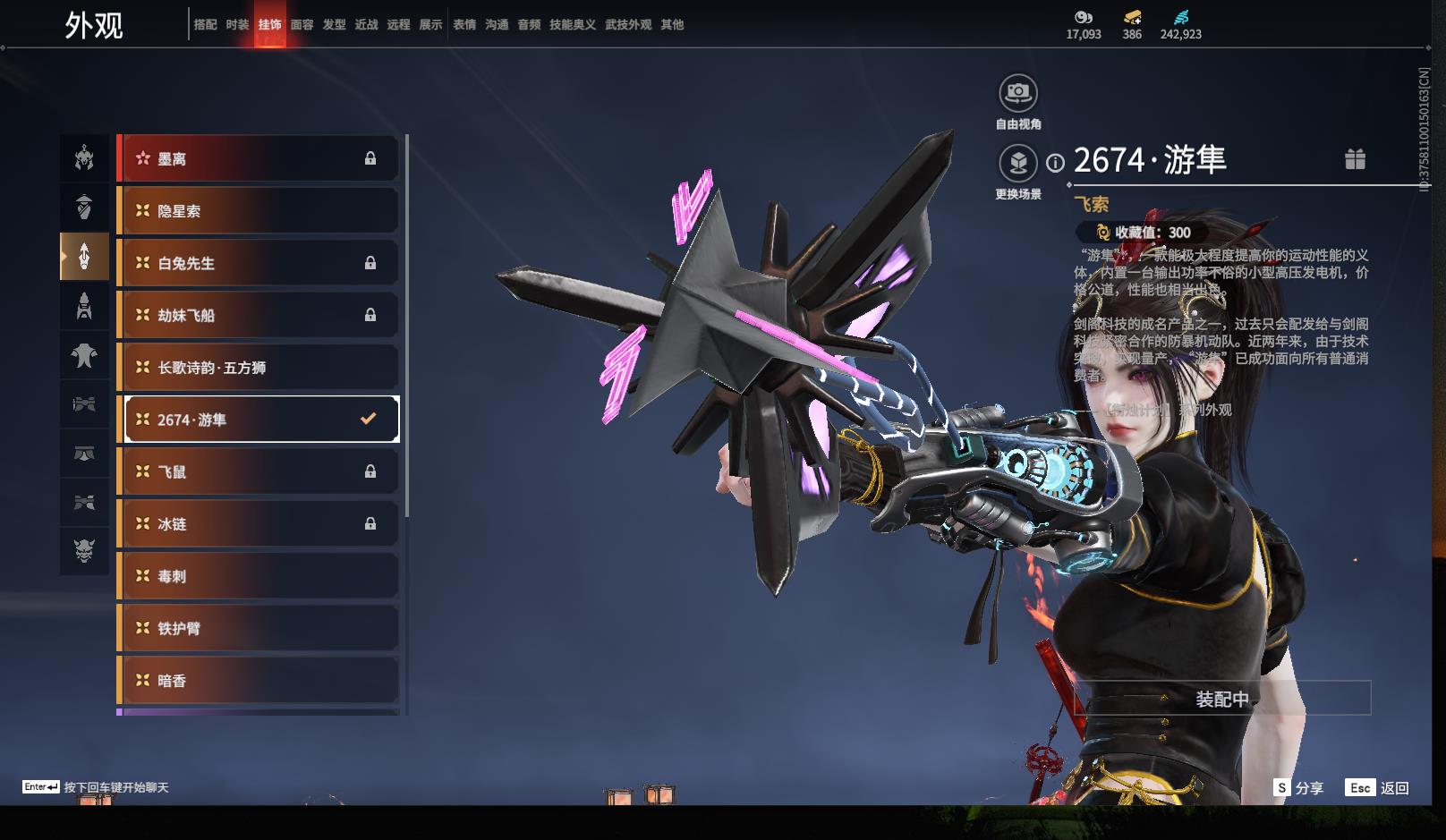The width and height of the screenshot is (1446, 840).
Task: Choose the 墨离 list entry
Action: [258, 159]
